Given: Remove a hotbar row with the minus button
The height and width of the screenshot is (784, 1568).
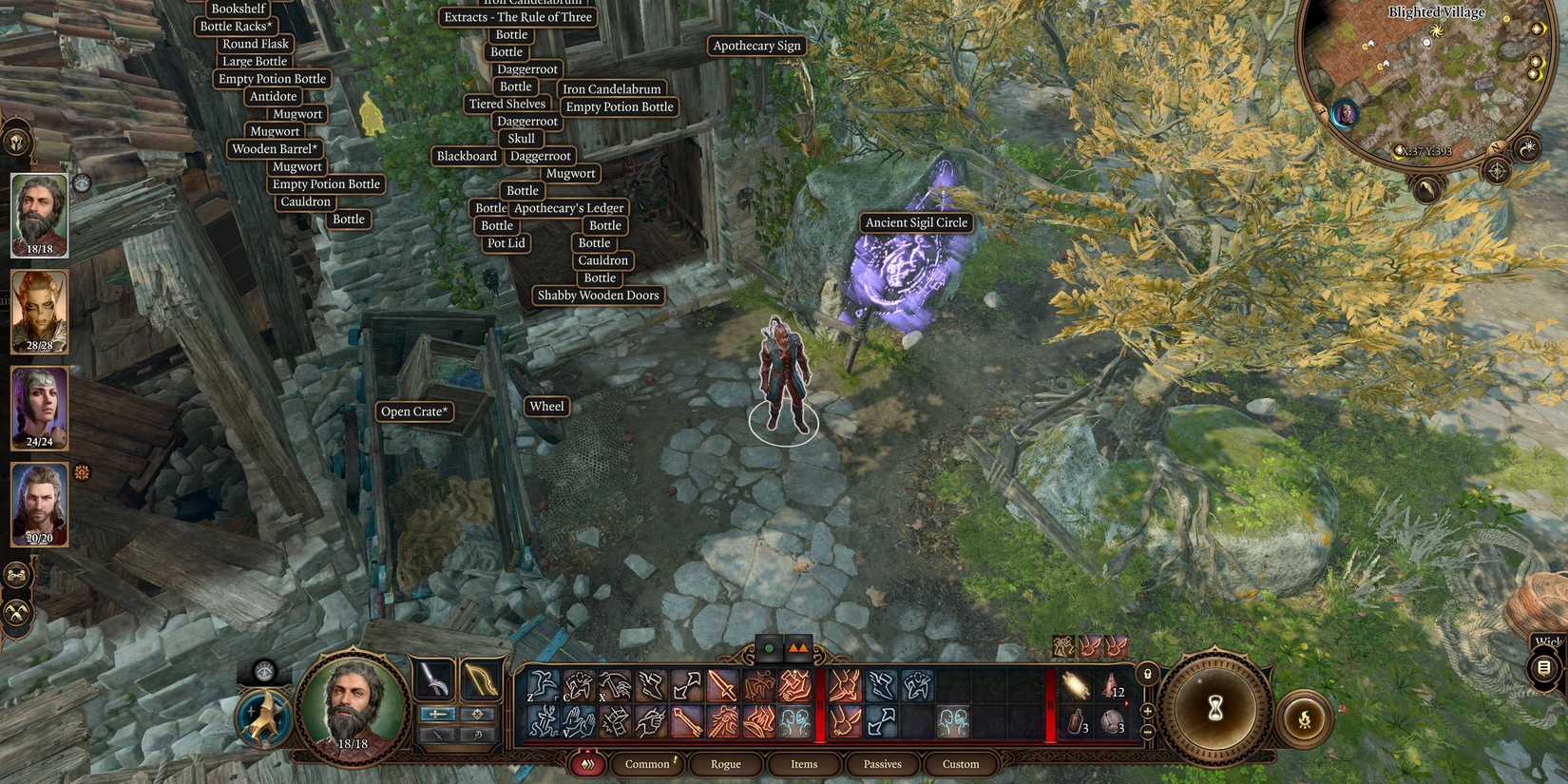Looking at the screenshot, I should pos(1147,732).
